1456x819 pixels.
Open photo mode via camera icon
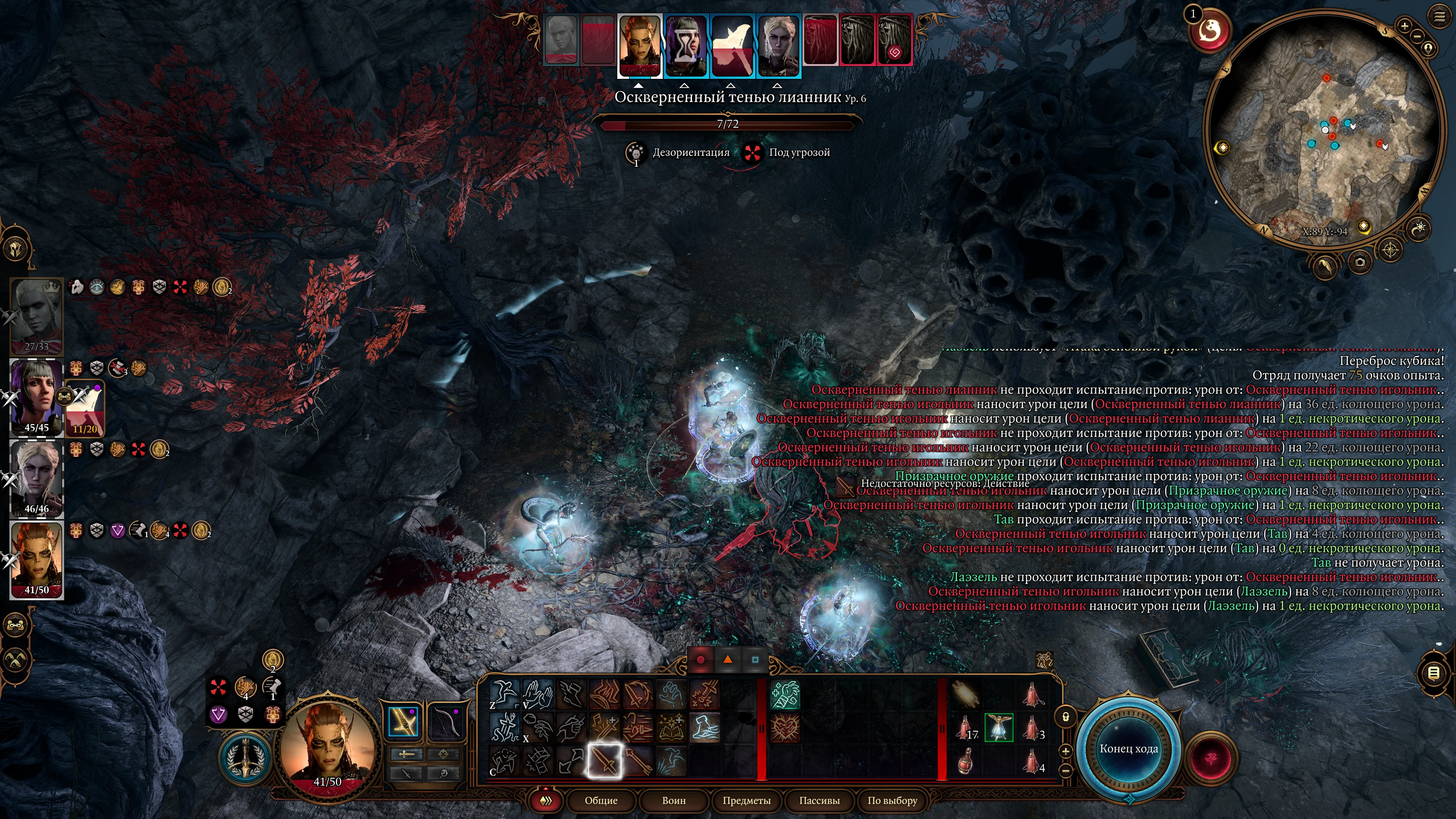(x=1360, y=262)
